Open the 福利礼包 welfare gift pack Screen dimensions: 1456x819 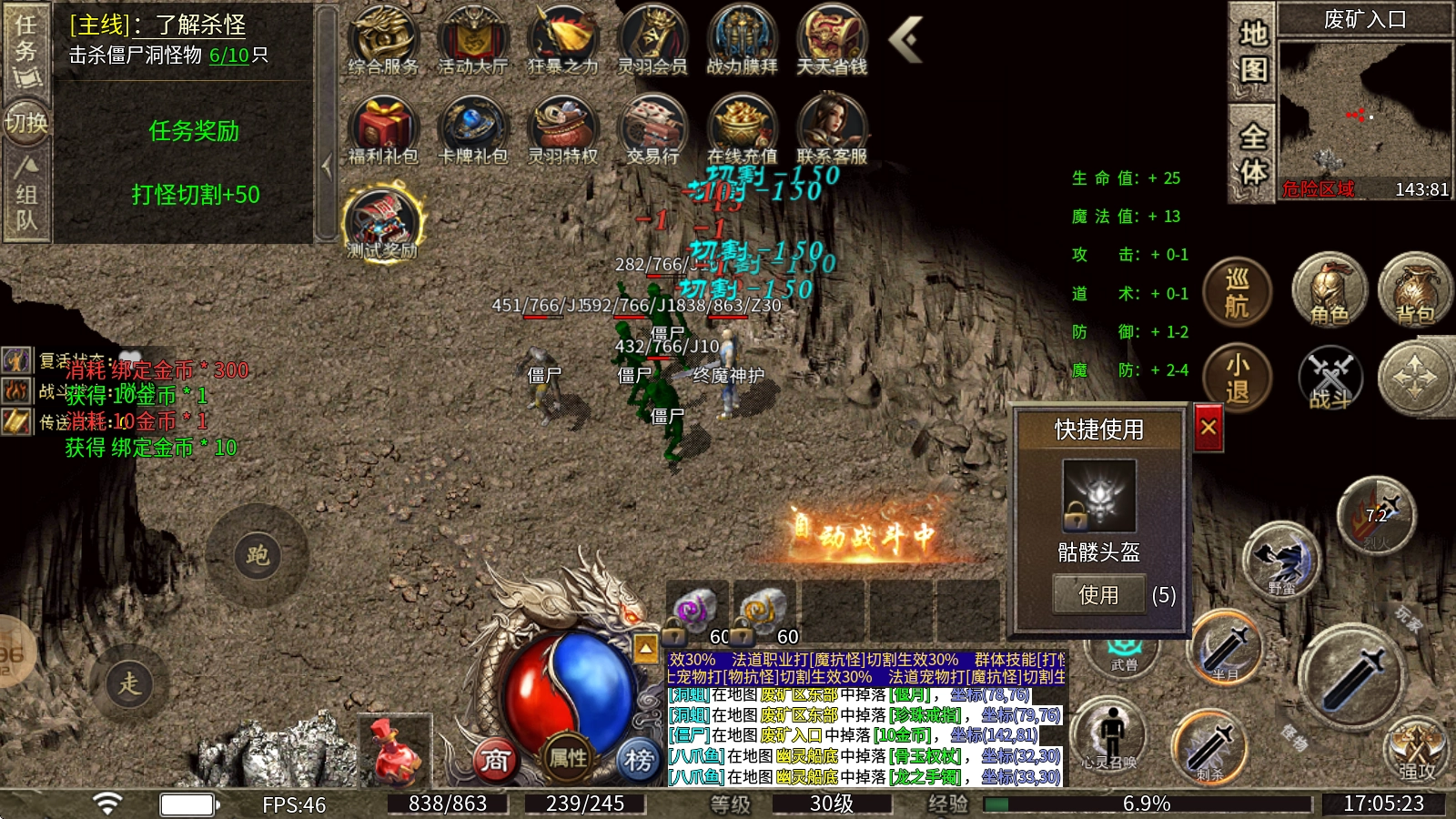pyautogui.click(x=383, y=130)
